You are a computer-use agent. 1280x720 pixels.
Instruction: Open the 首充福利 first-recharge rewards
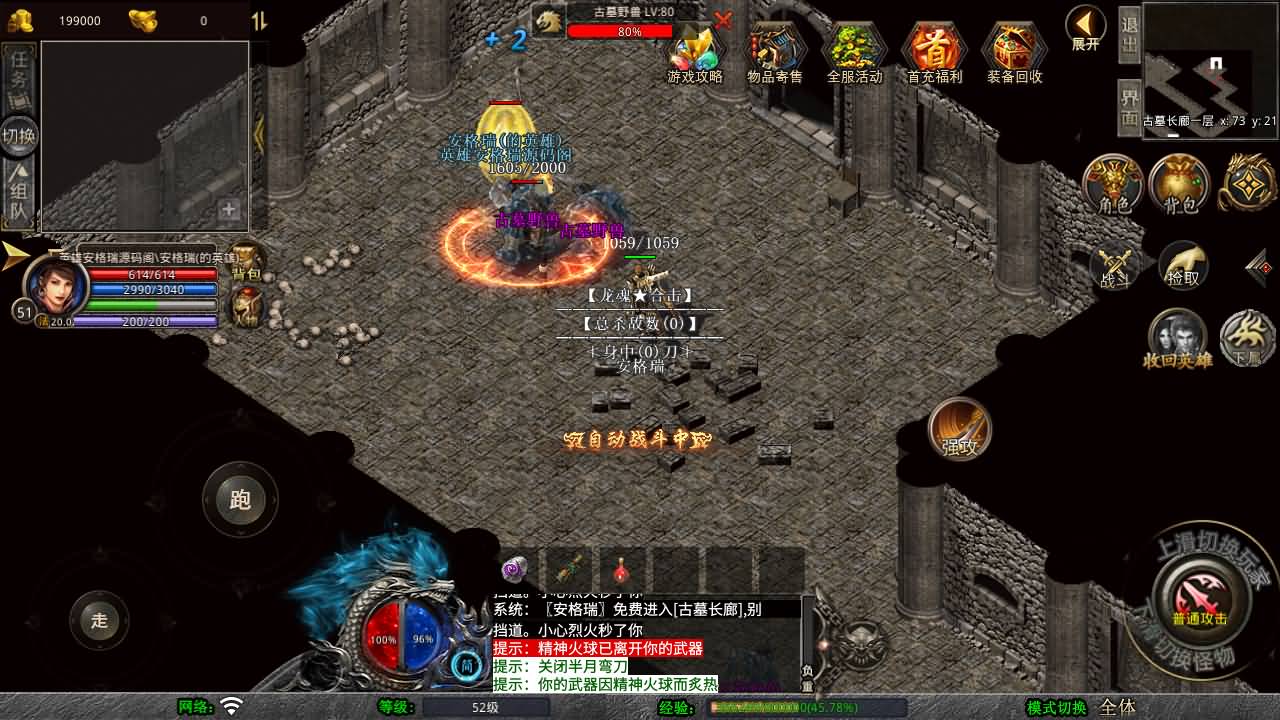[934, 52]
